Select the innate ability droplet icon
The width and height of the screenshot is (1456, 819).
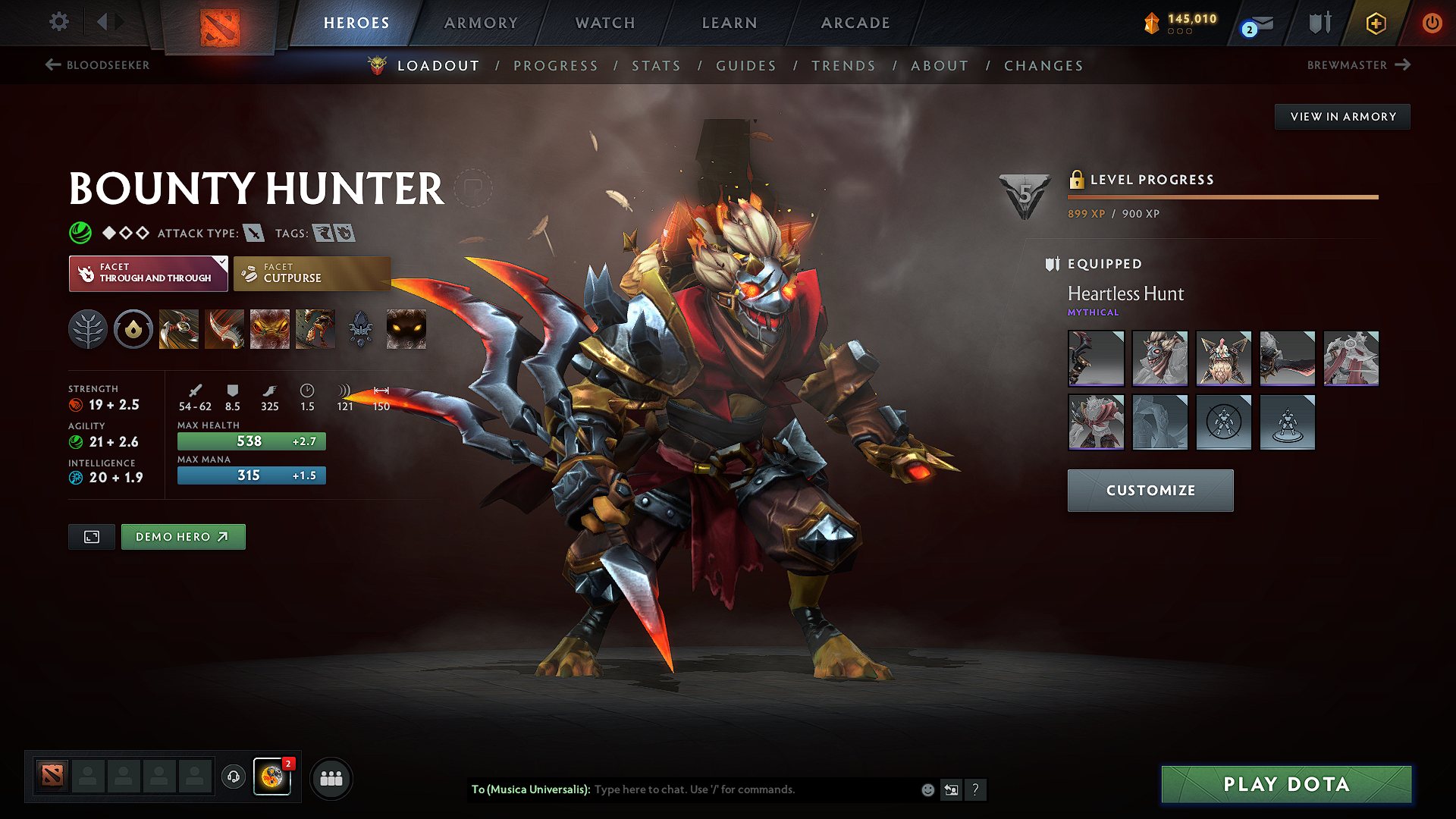click(133, 328)
